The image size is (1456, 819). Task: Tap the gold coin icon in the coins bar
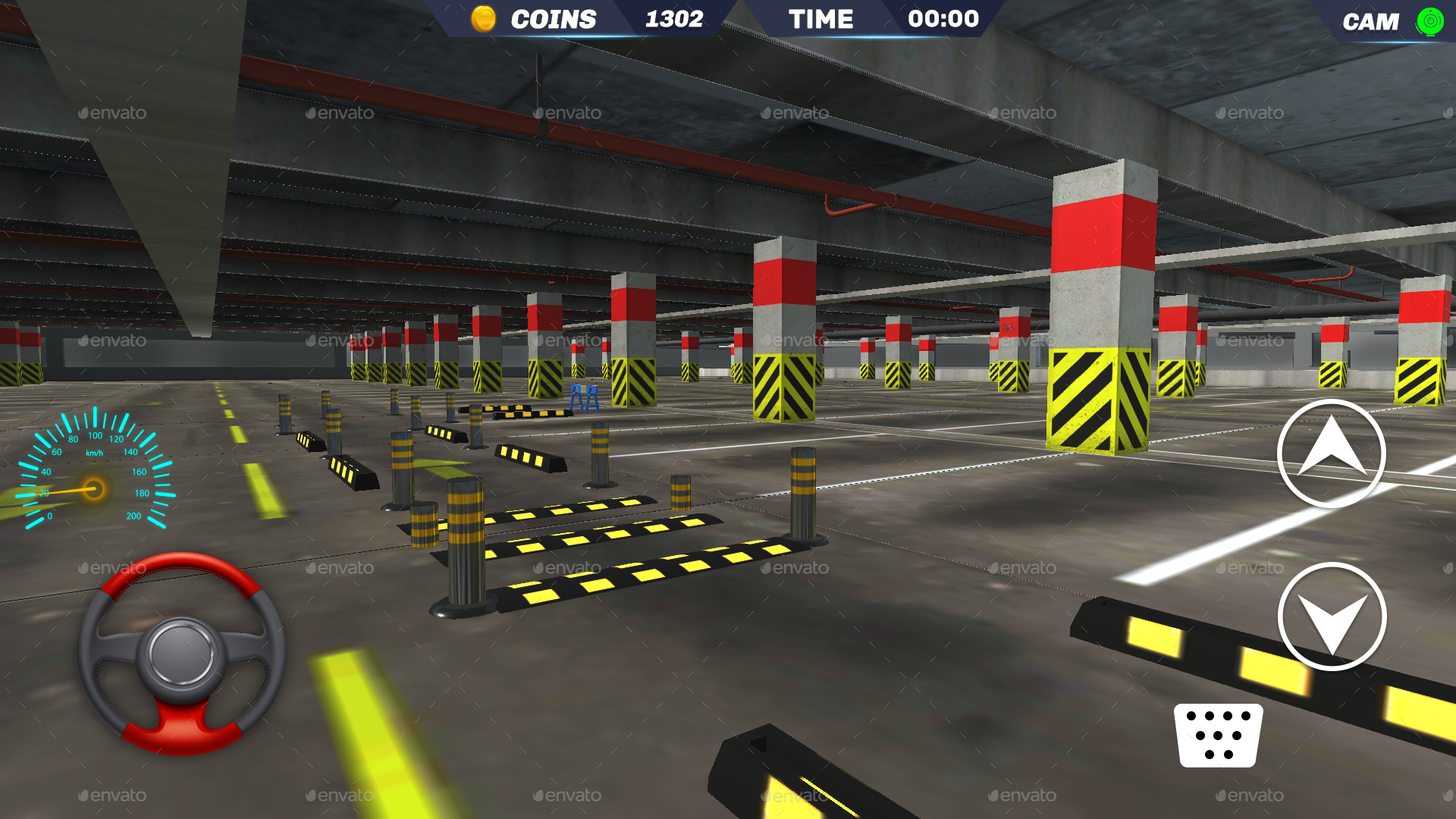(x=484, y=18)
